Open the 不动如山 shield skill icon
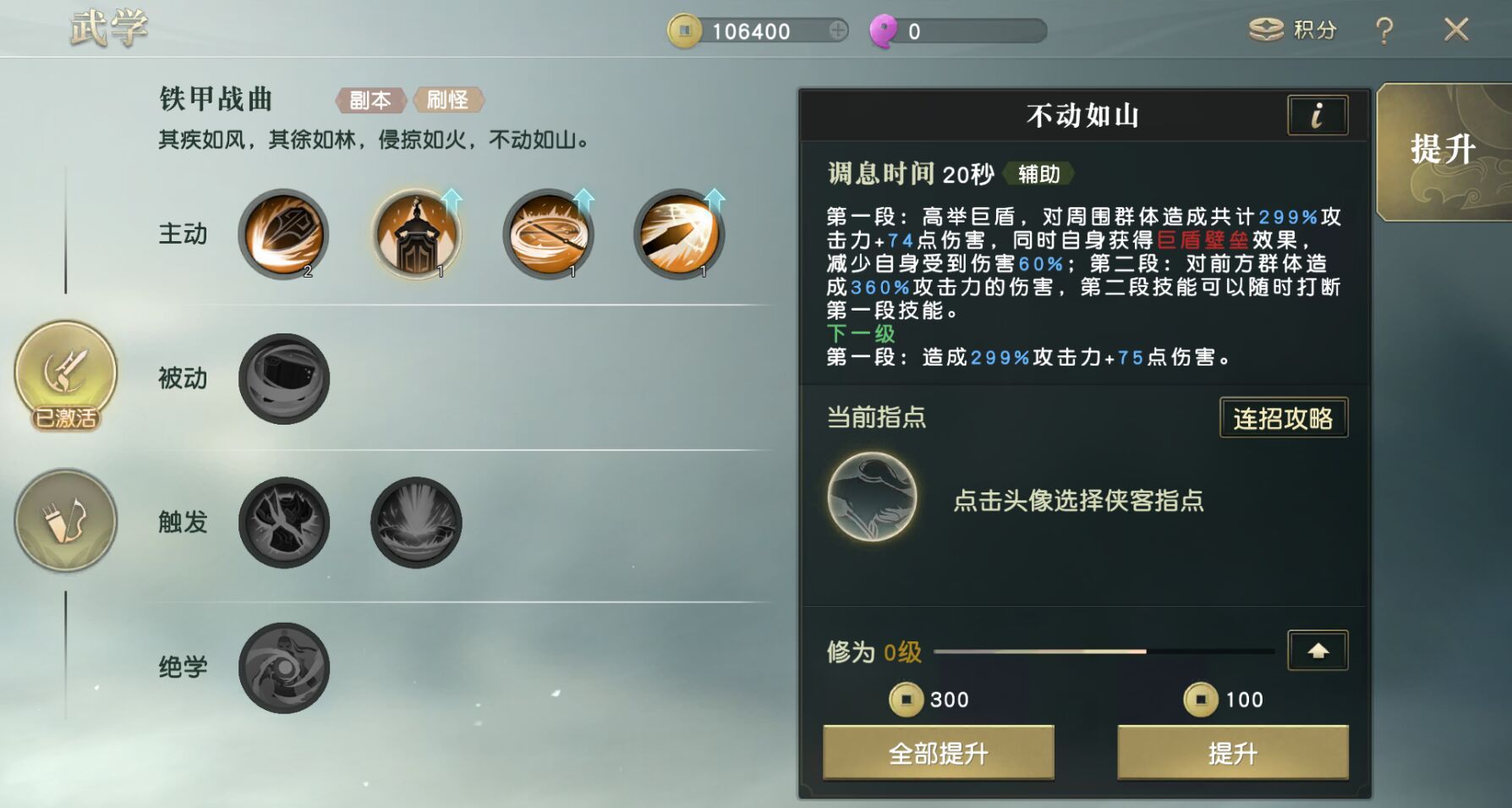1512x808 pixels. [416, 234]
